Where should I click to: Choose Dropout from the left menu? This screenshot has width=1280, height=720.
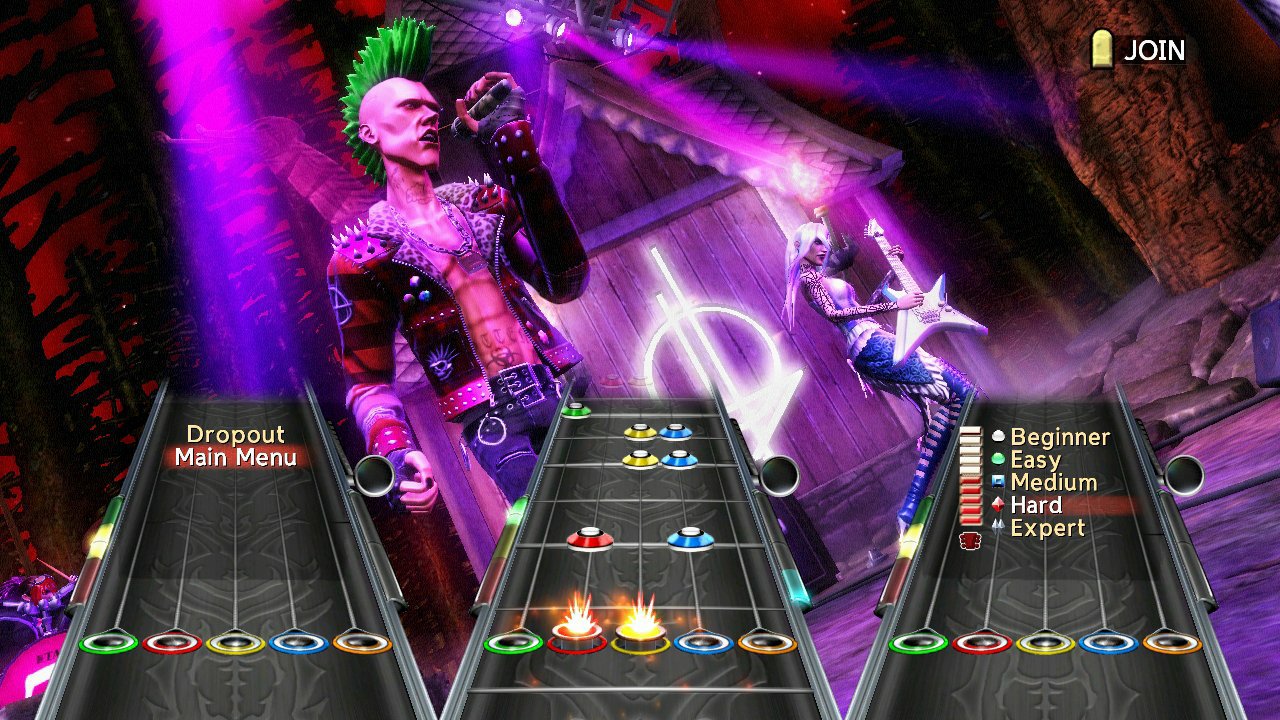pos(237,434)
